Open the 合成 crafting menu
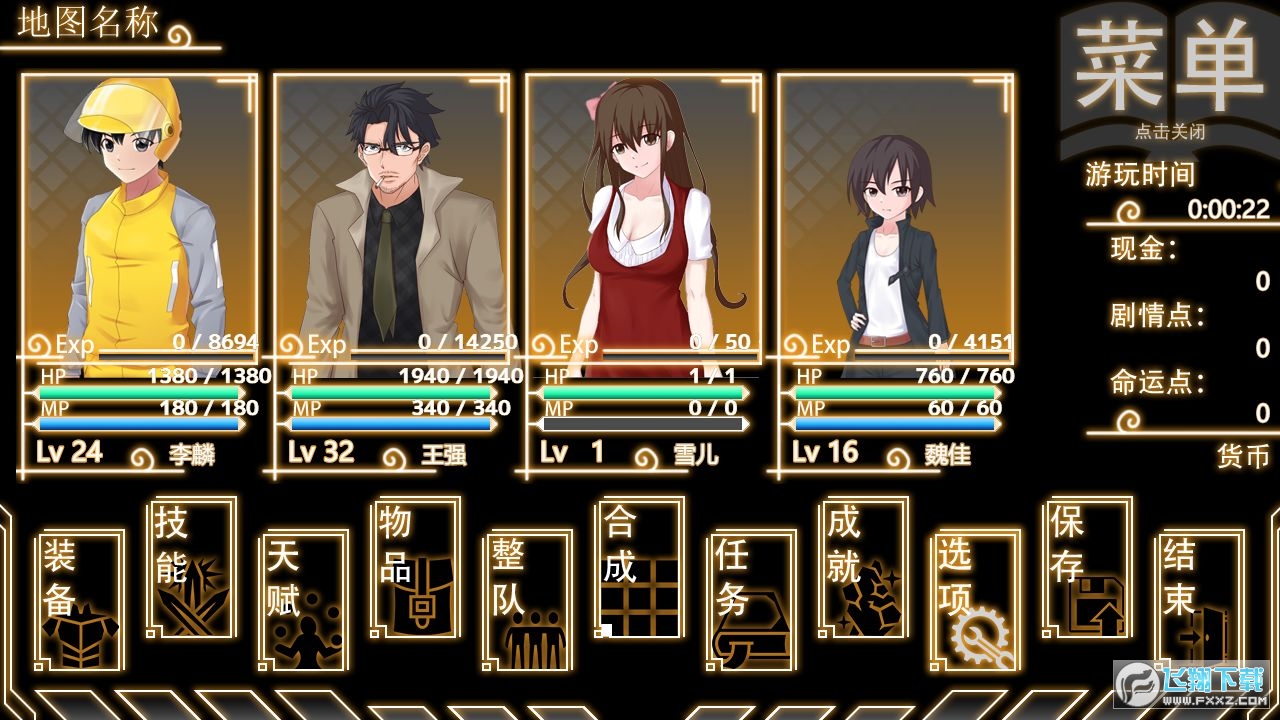 click(x=640, y=567)
